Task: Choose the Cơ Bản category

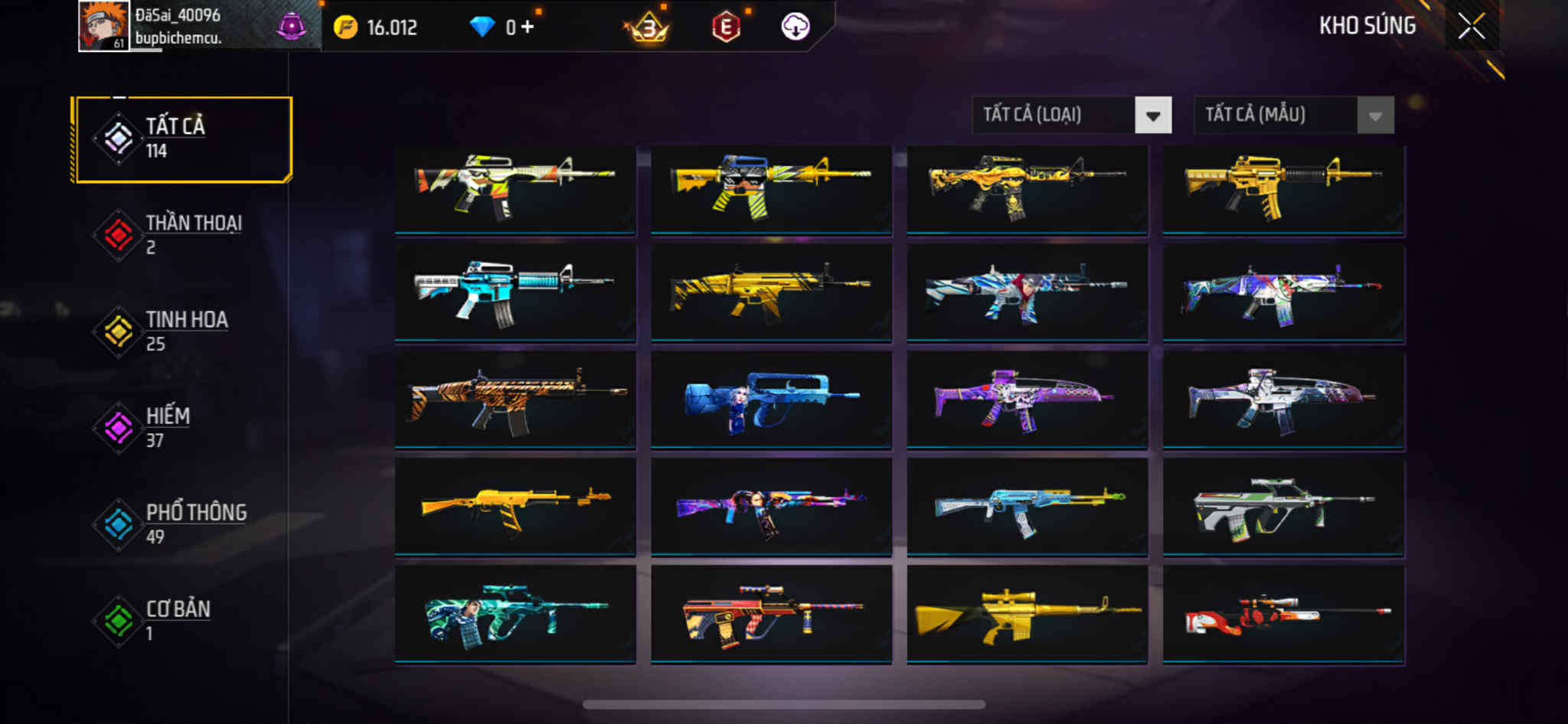Action: 183,621
